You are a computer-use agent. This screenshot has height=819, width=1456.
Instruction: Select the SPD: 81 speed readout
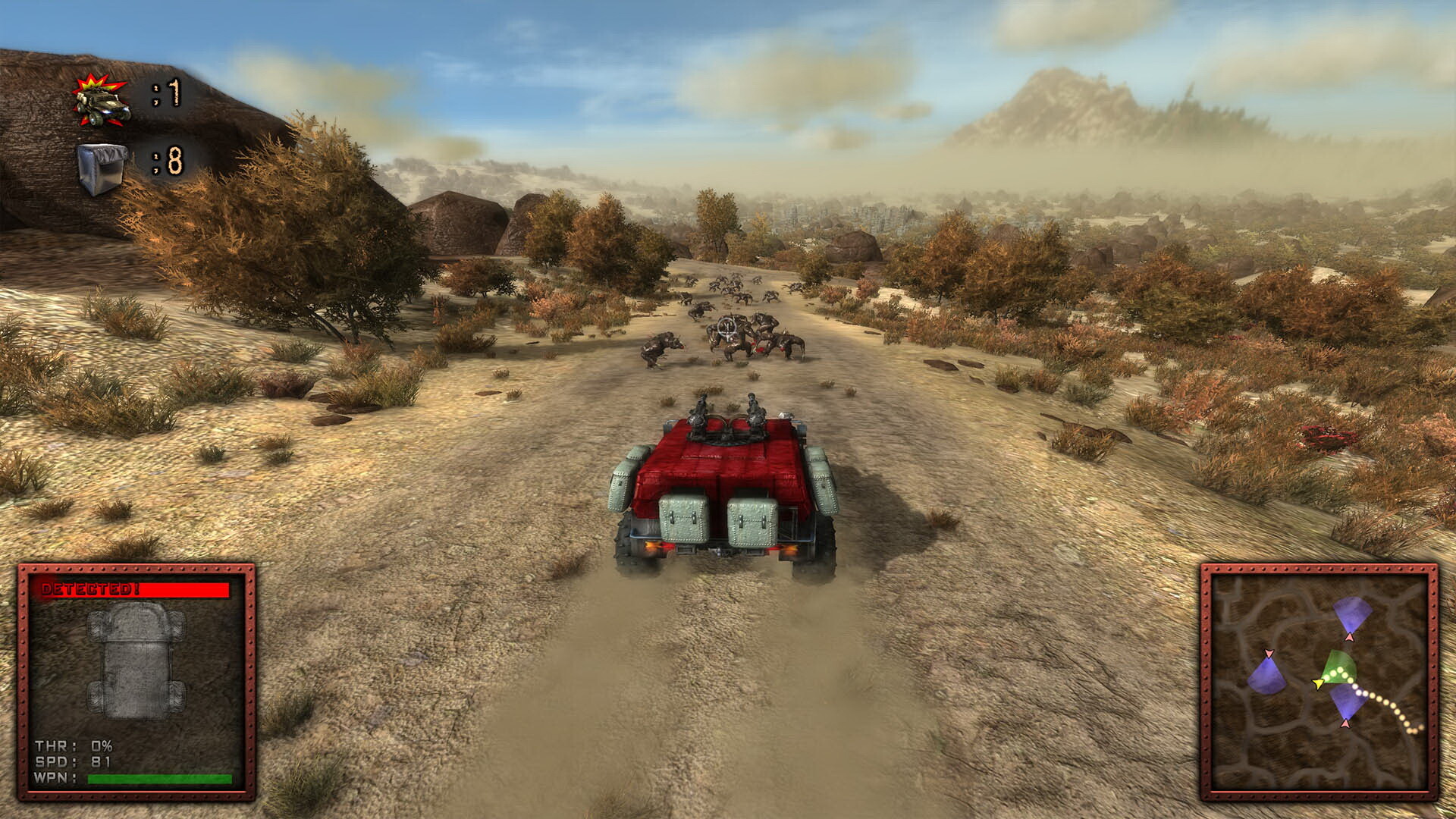(x=74, y=761)
